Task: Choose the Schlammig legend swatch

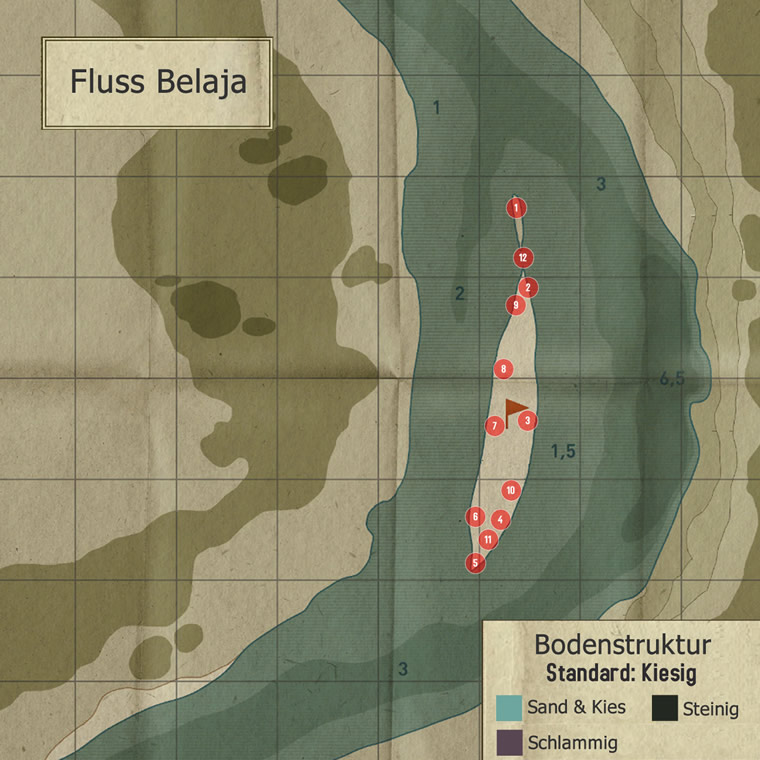Action: [x=509, y=742]
